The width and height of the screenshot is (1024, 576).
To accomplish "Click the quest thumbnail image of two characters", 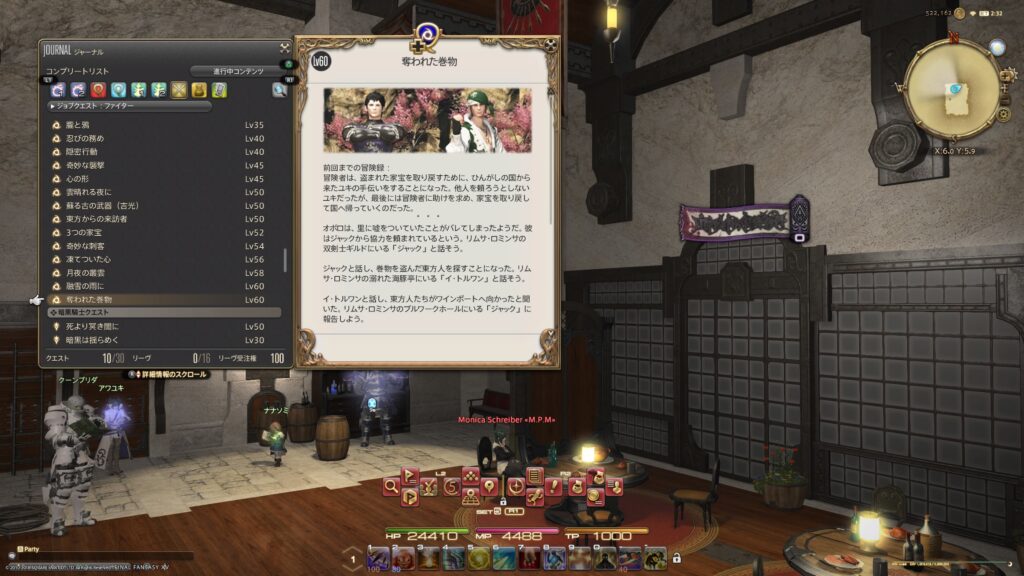I will coord(428,121).
